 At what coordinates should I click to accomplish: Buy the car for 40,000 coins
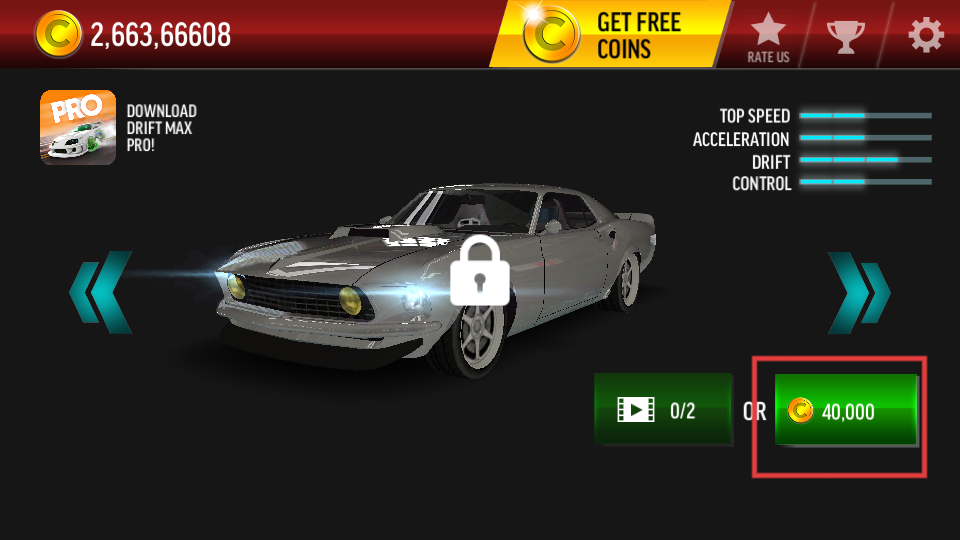coord(846,410)
